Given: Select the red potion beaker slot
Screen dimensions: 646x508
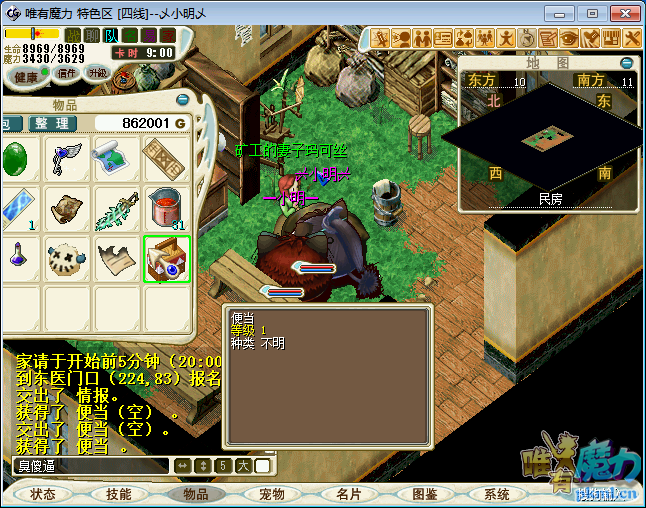Looking at the screenshot, I should click(x=166, y=209).
